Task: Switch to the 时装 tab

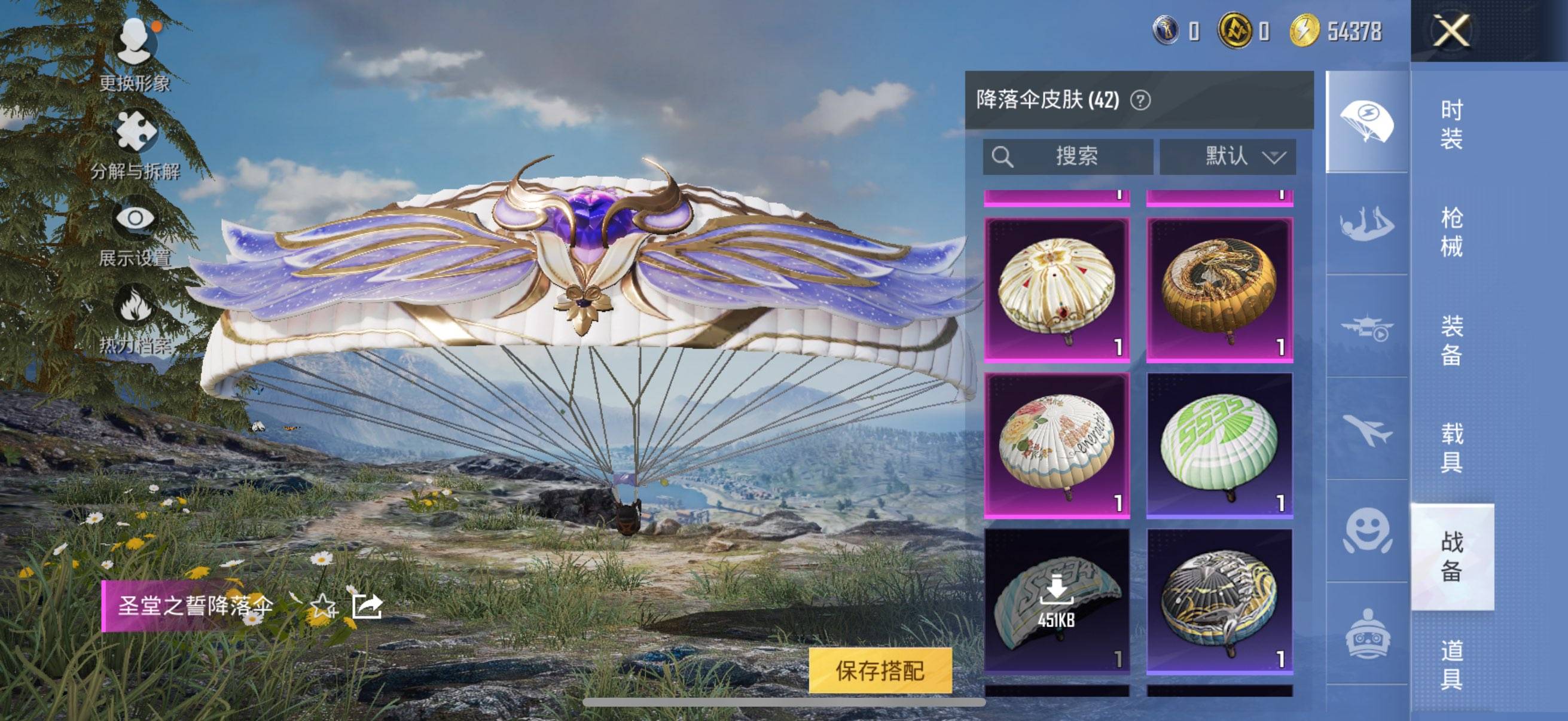Action: pyautogui.click(x=1451, y=129)
